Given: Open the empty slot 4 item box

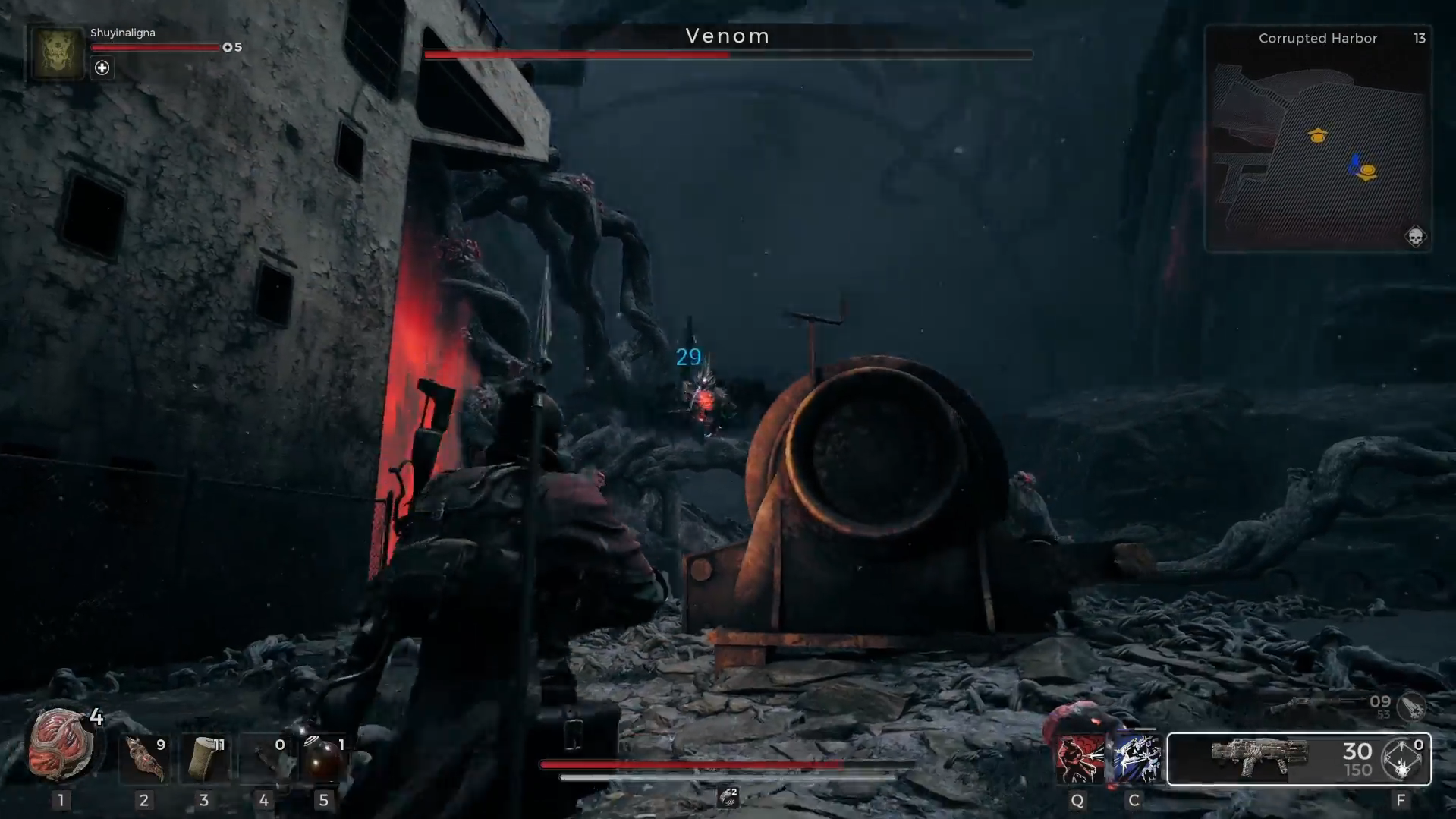Looking at the screenshot, I should click(x=264, y=759).
